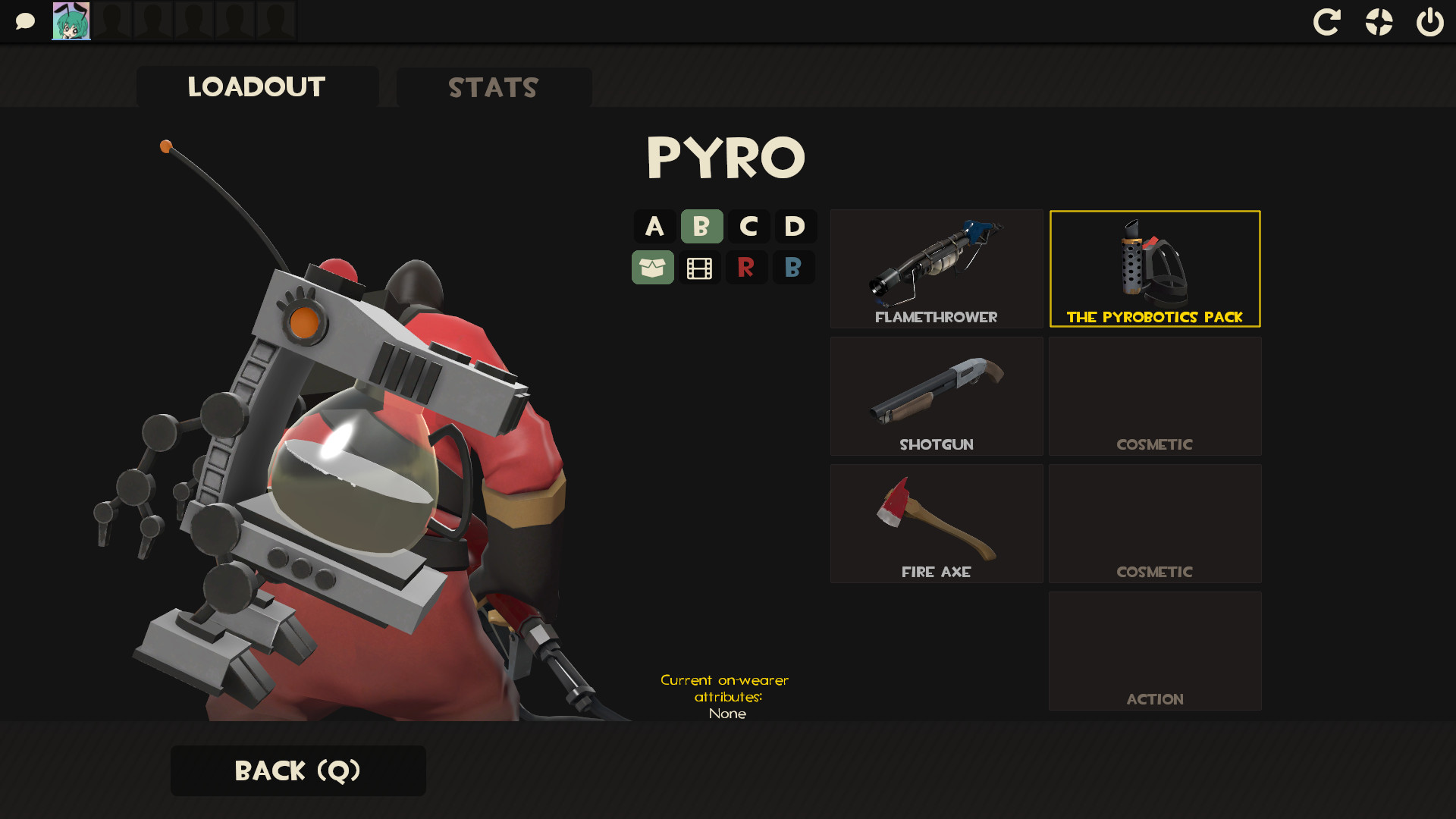Select the Fire Axe melee slot
Screen dimensions: 1456x819
pyautogui.click(x=936, y=523)
